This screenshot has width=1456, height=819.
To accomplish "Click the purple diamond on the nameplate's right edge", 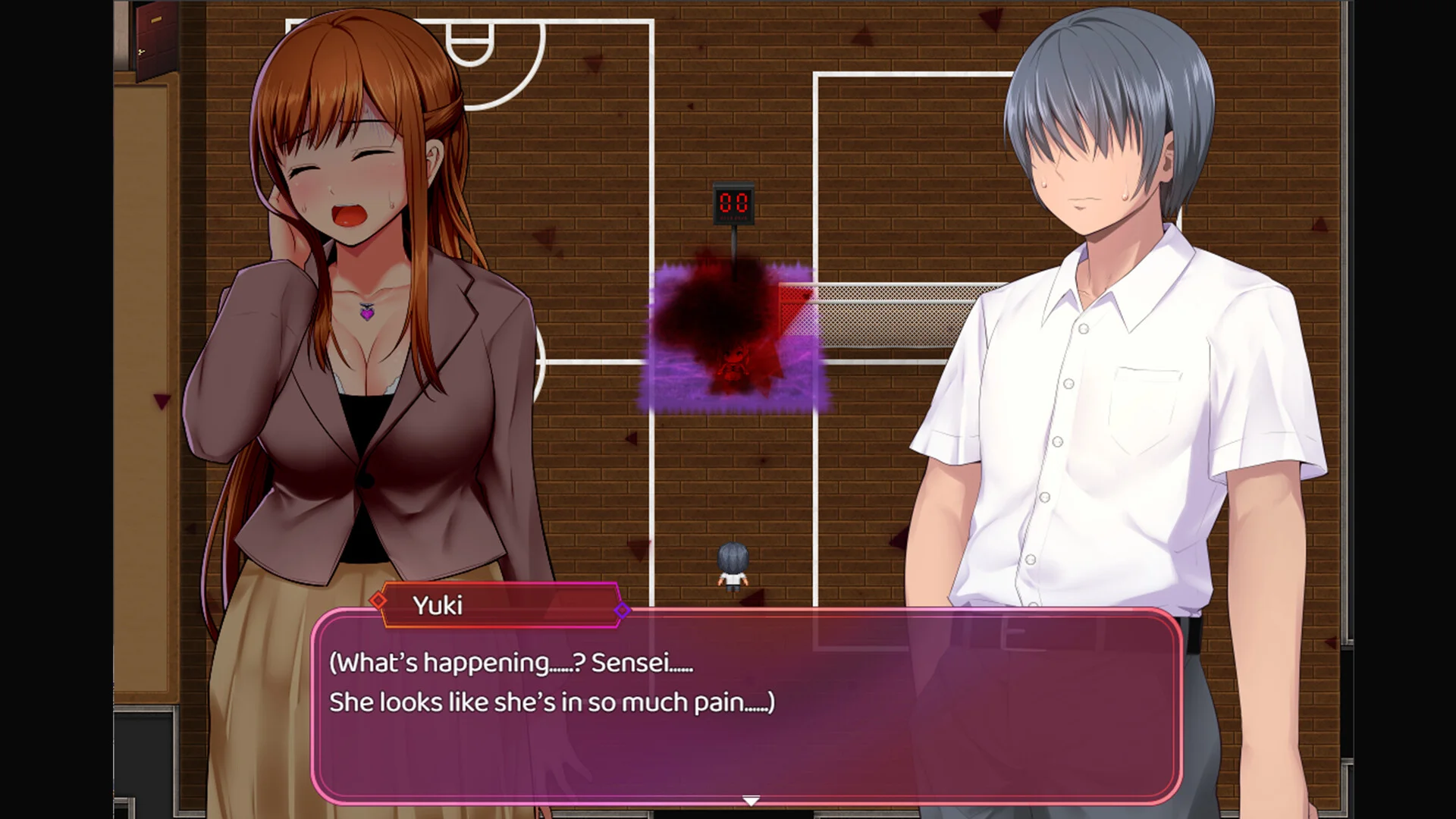I will pos(623,608).
